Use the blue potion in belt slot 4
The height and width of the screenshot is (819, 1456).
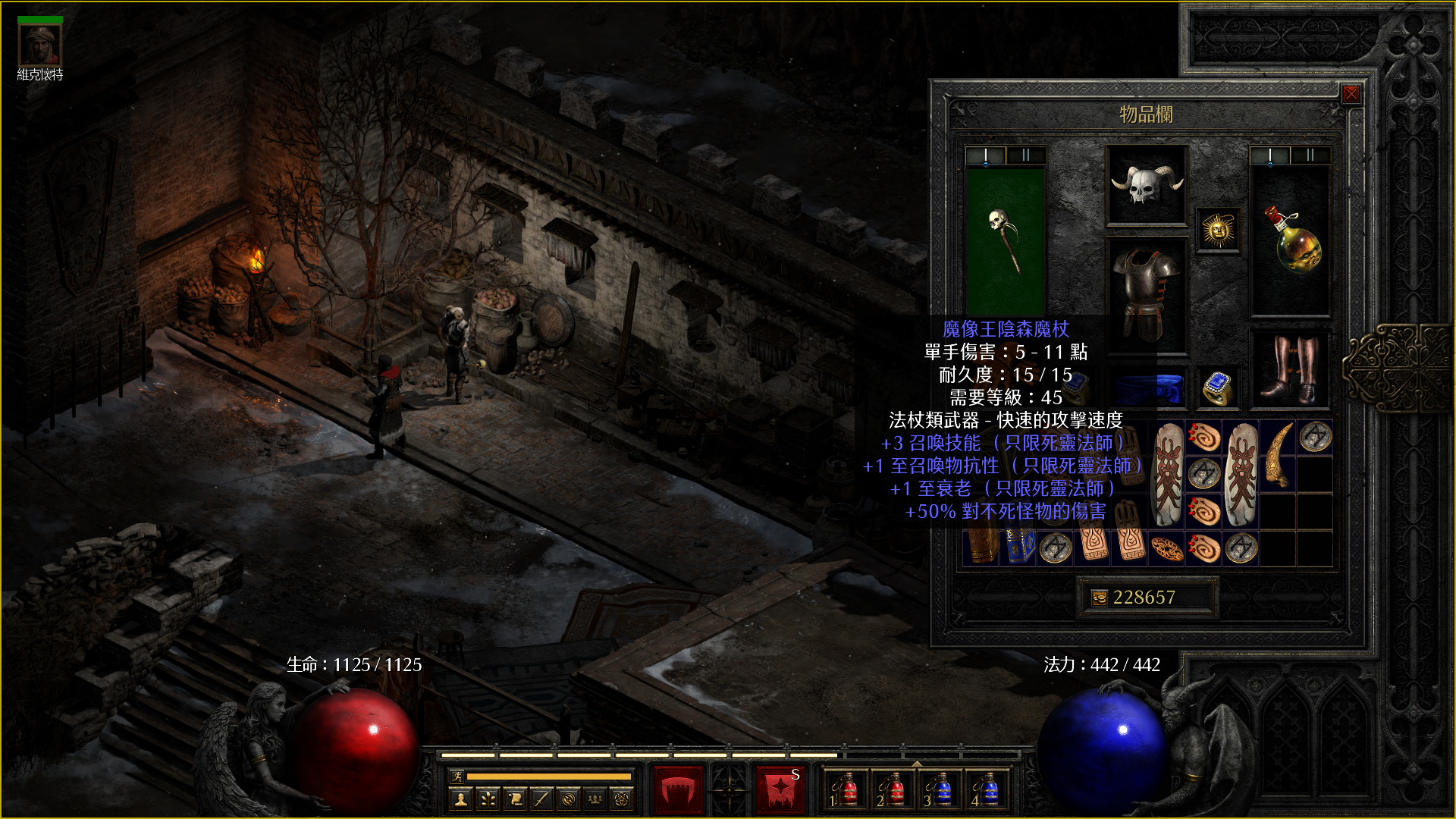click(987, 790)
